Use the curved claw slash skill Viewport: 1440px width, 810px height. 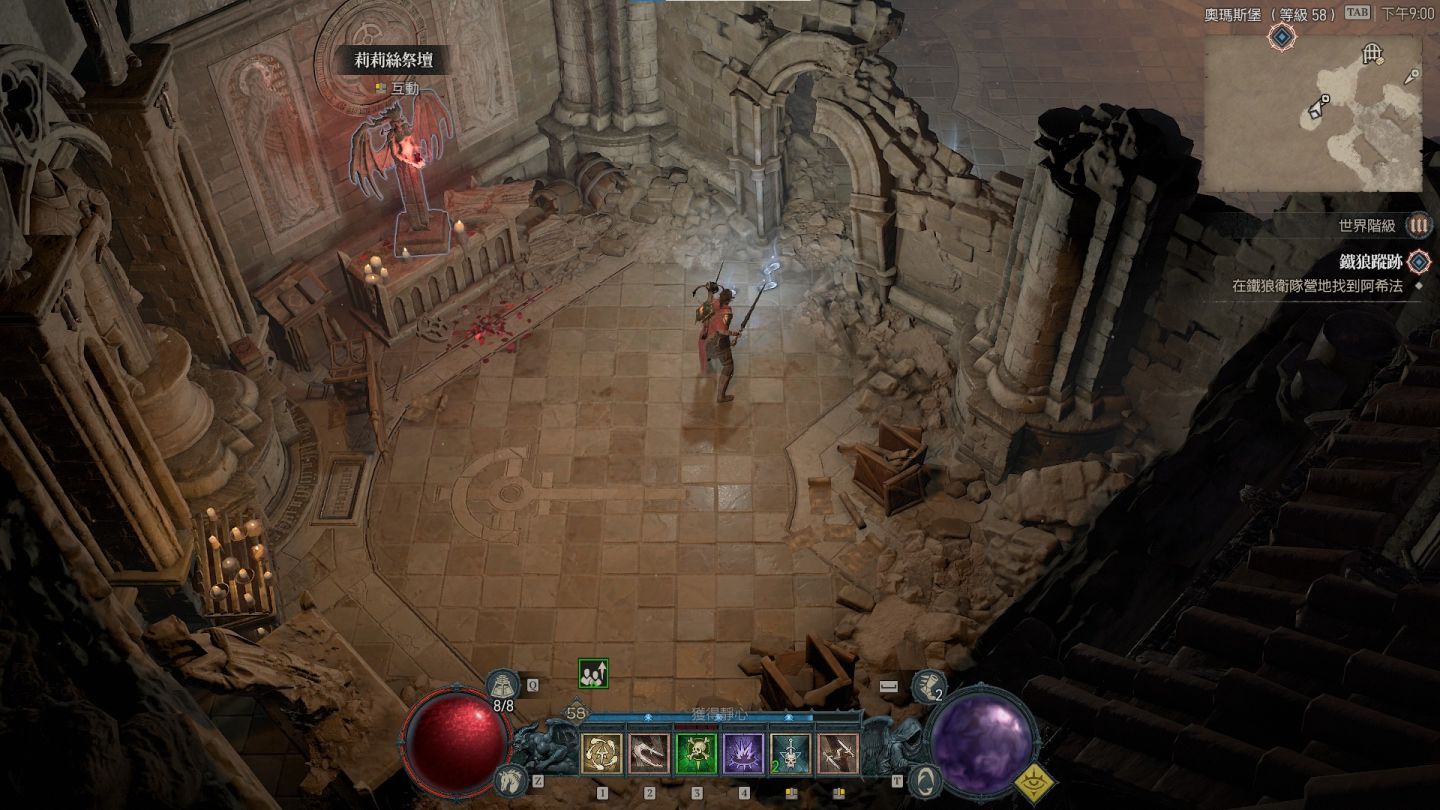coord(648,754)
